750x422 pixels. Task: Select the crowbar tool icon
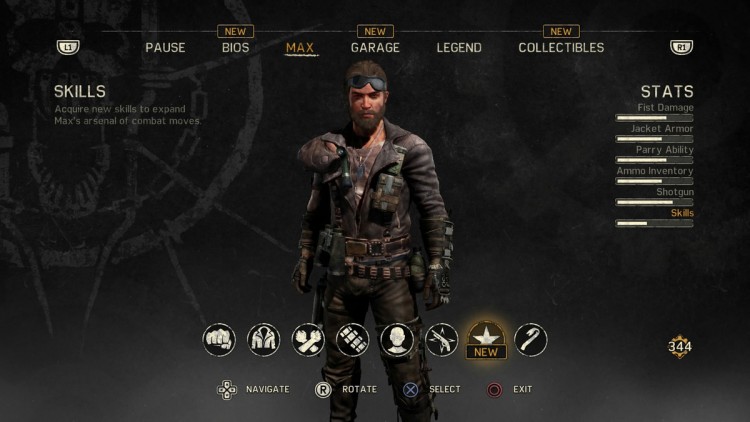coord(530,340)
